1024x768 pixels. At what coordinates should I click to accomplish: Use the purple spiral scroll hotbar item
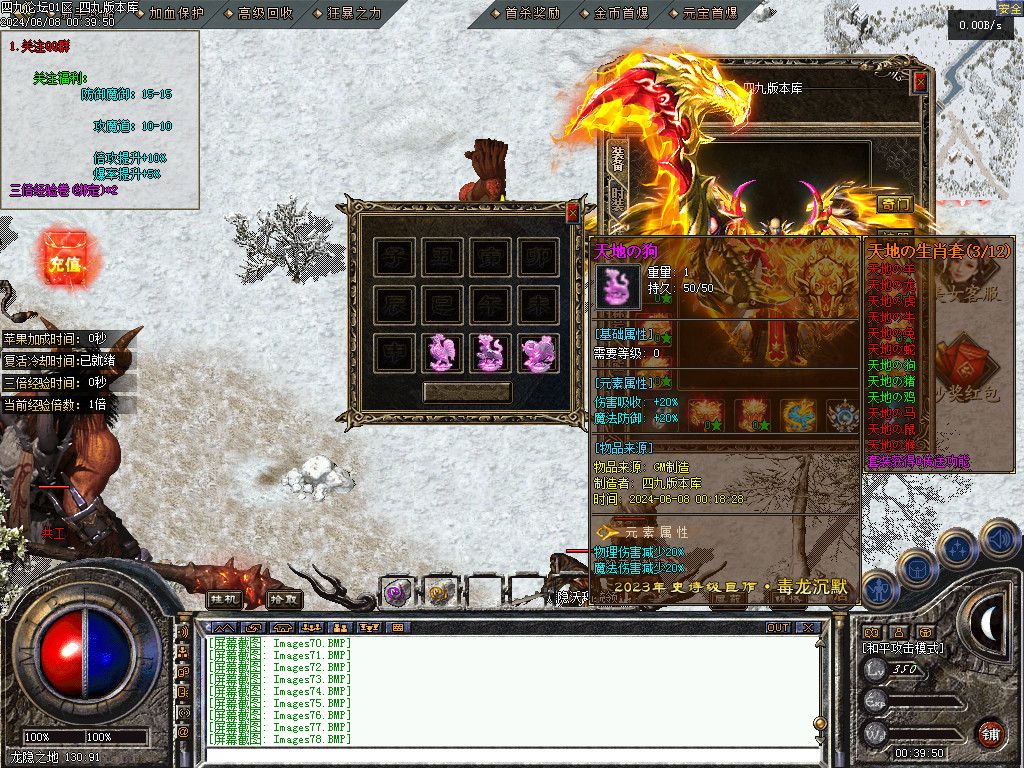396,593
